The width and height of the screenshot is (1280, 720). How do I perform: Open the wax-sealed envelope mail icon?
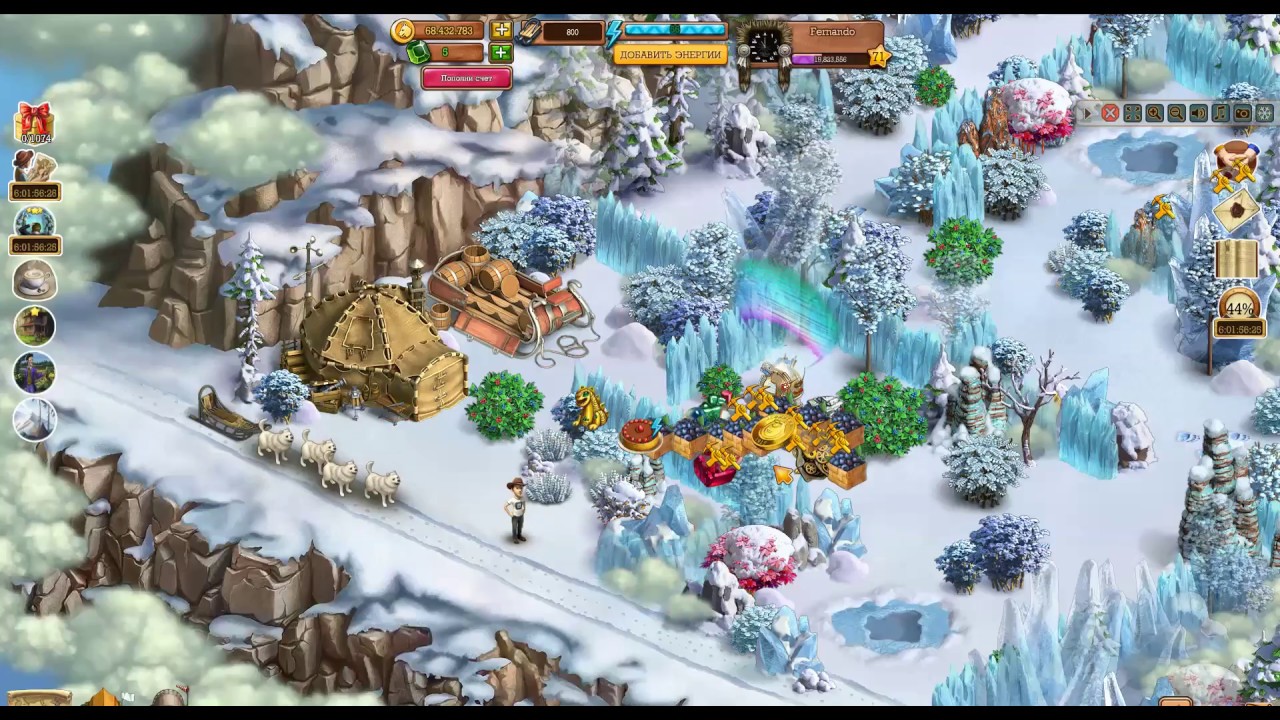(x=1236, y=209)
